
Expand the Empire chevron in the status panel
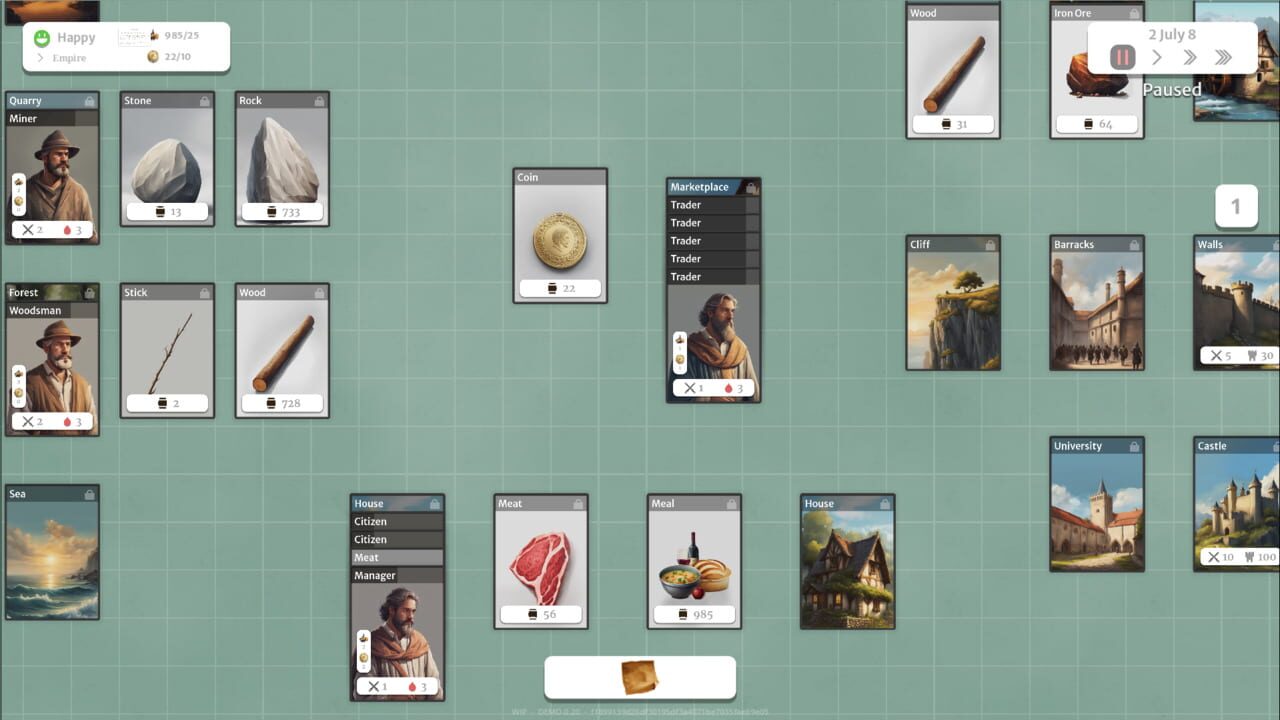40,58
